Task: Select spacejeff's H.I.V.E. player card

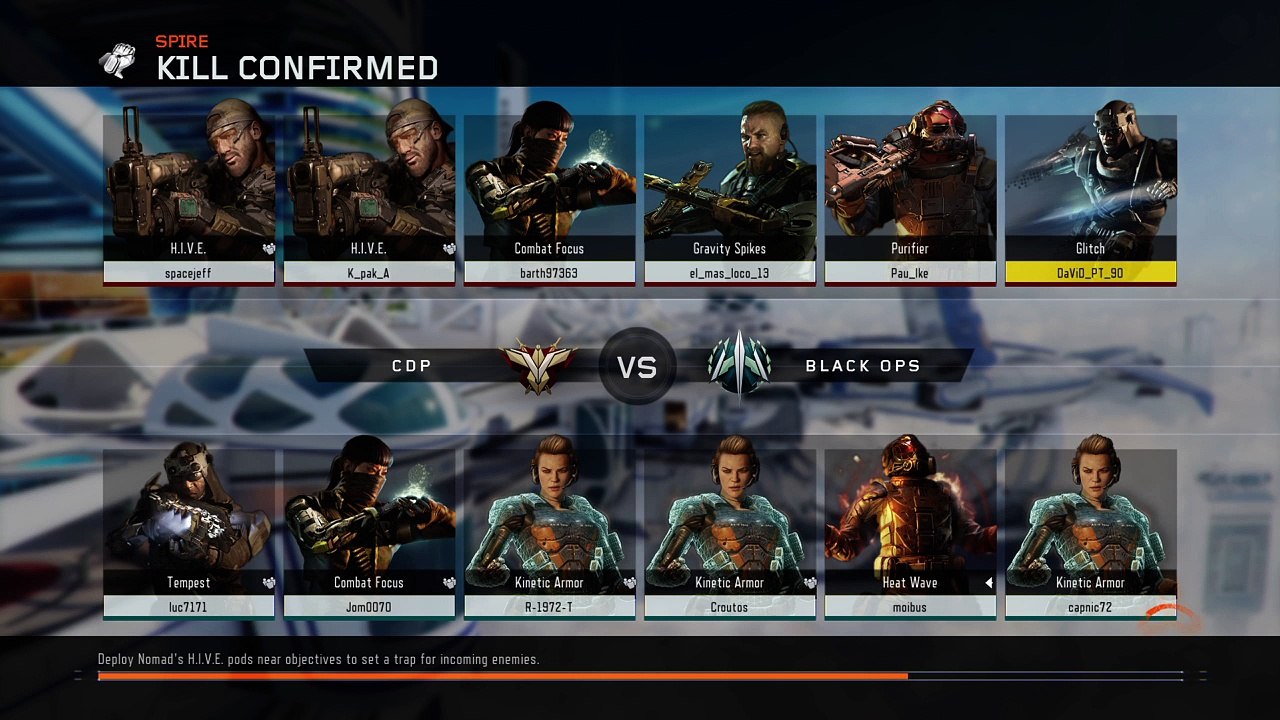Action: tap(189, 200)
